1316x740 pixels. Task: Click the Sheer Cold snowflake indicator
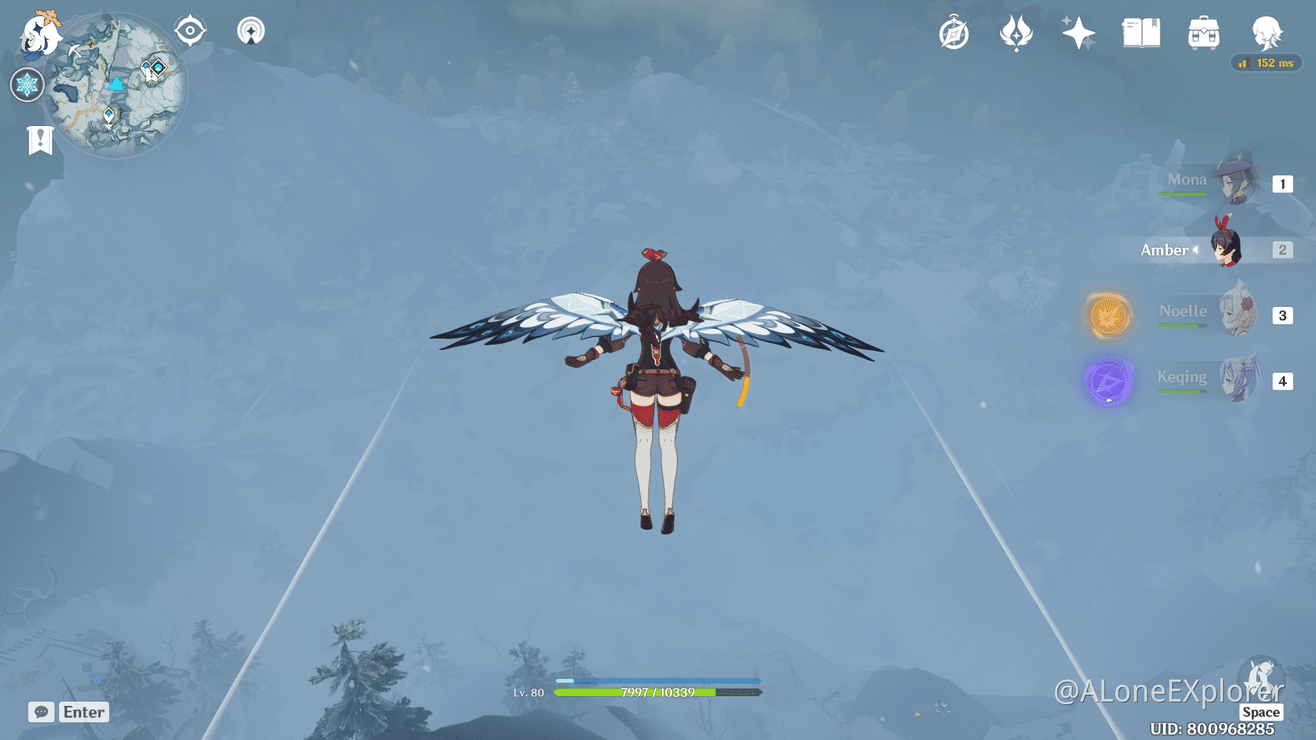pyautogui.click(x=27, y=85)
